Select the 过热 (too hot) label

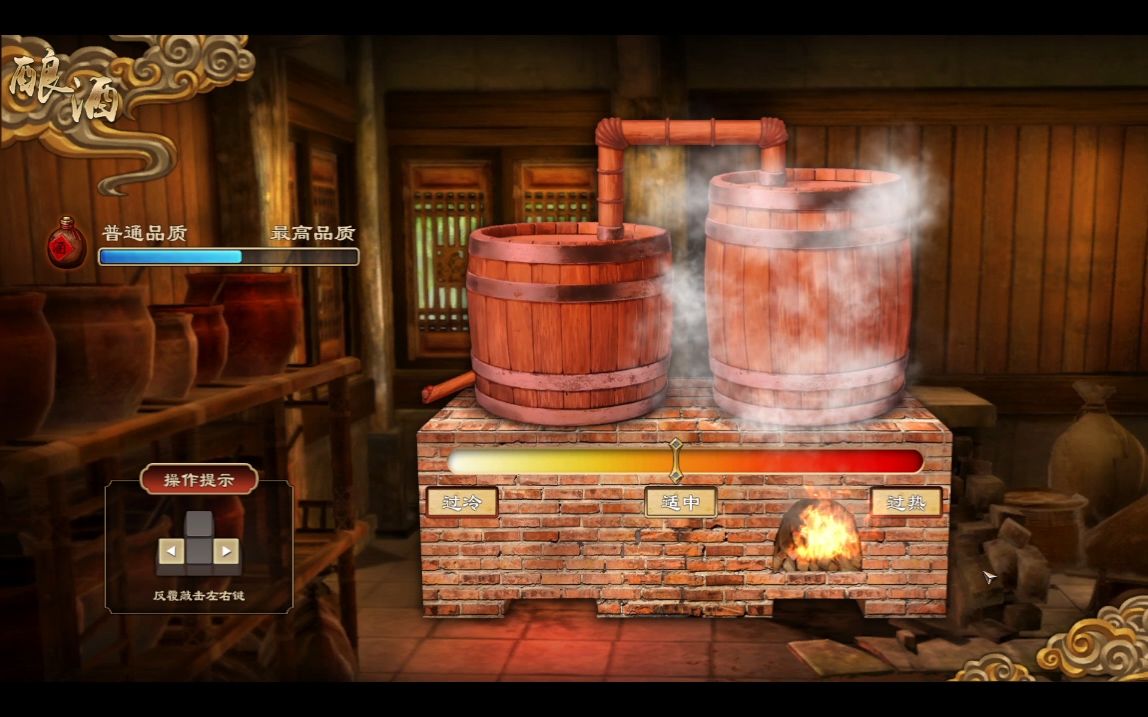pyautogui.click(x=905, y=502)
